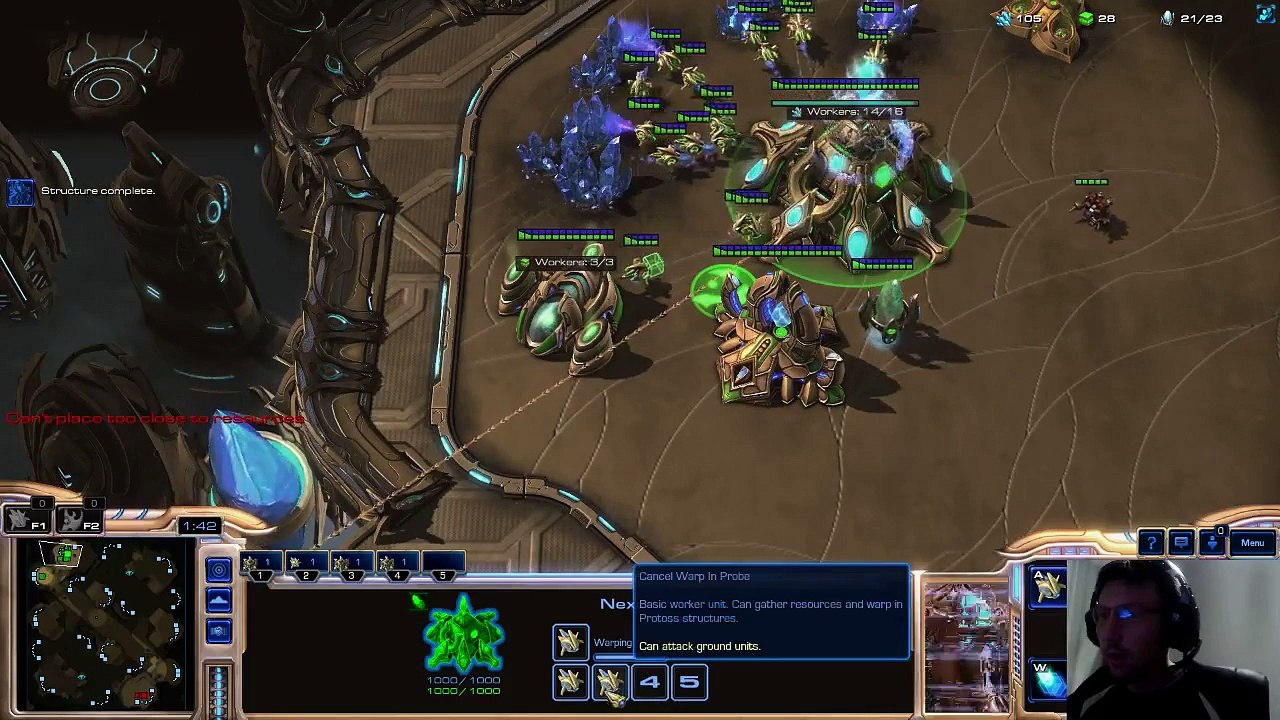The height and width of the screenshot is (720, 1280).
Task: Select control group 4
Action: coord(397,566)
